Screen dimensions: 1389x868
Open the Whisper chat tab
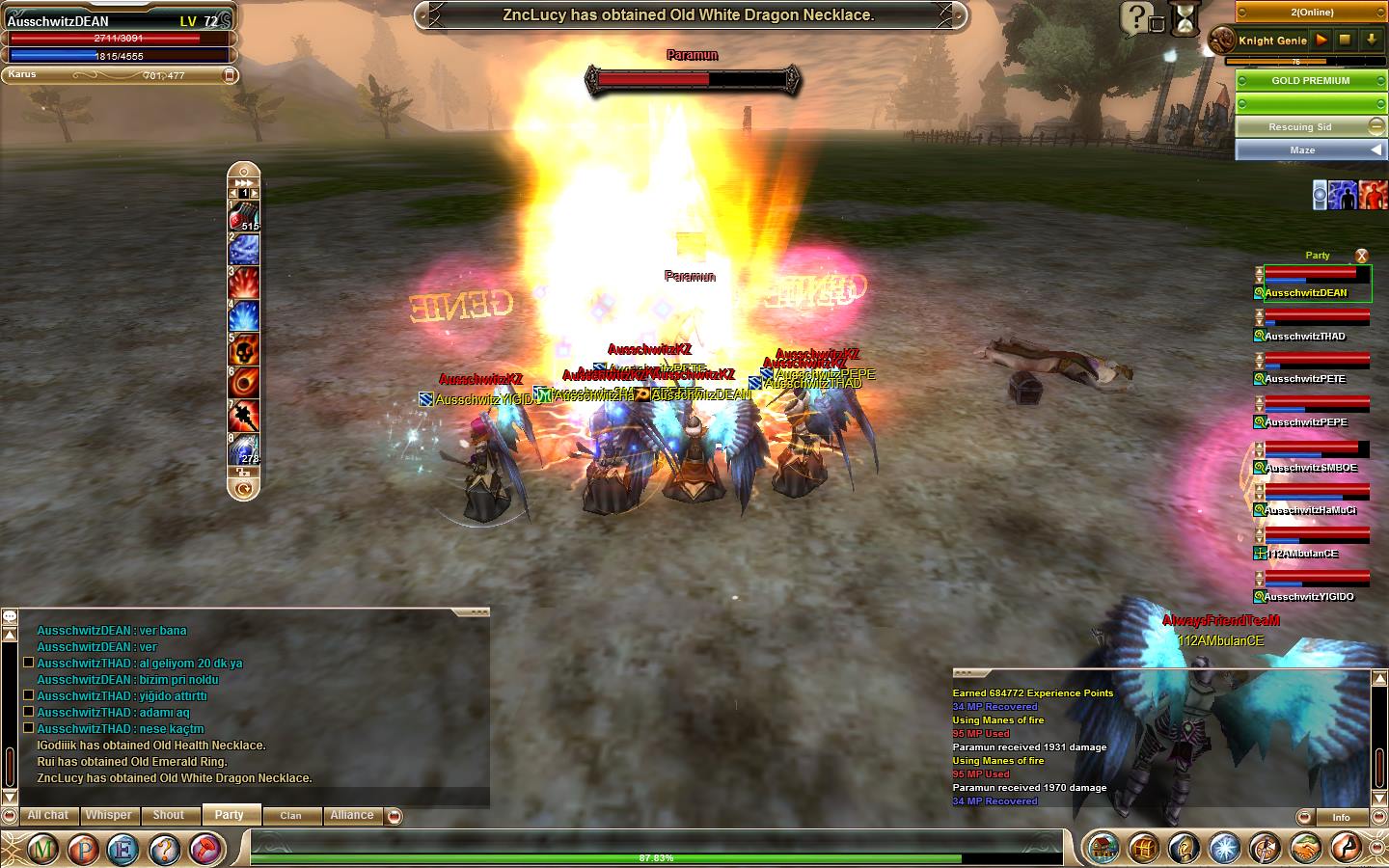[108, 815]
